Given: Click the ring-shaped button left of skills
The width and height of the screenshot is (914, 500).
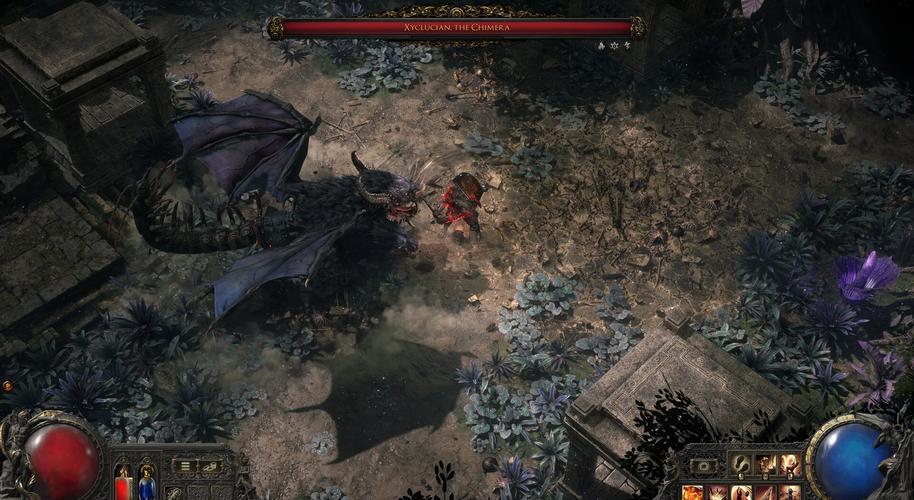Looking at the screenshot, I should pos(703,466).
